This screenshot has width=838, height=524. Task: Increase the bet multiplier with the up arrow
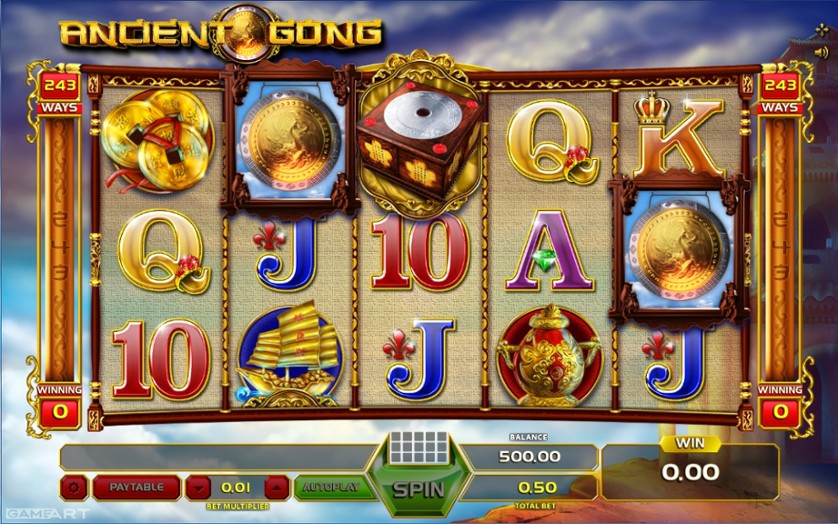click(276, 488)
